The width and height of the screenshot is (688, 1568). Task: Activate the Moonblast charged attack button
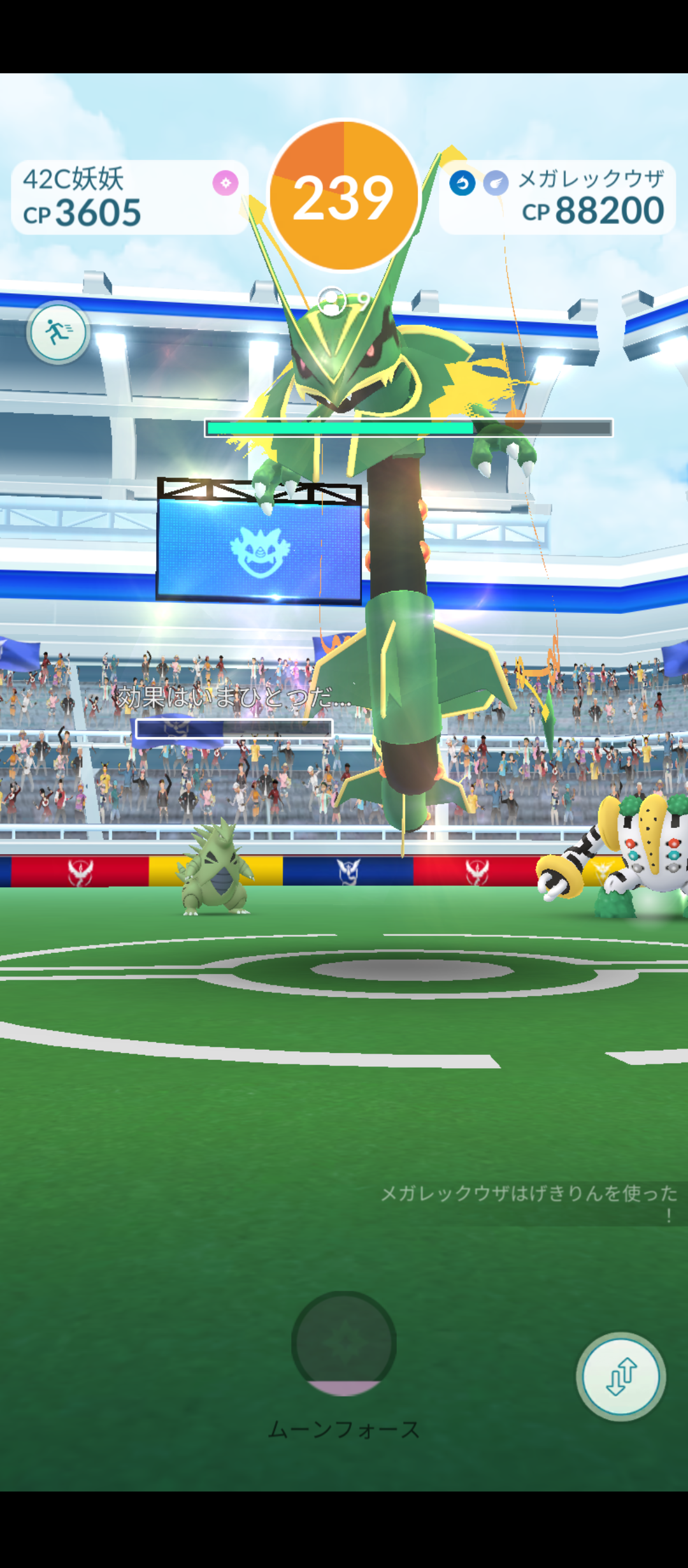point(344,1343)
